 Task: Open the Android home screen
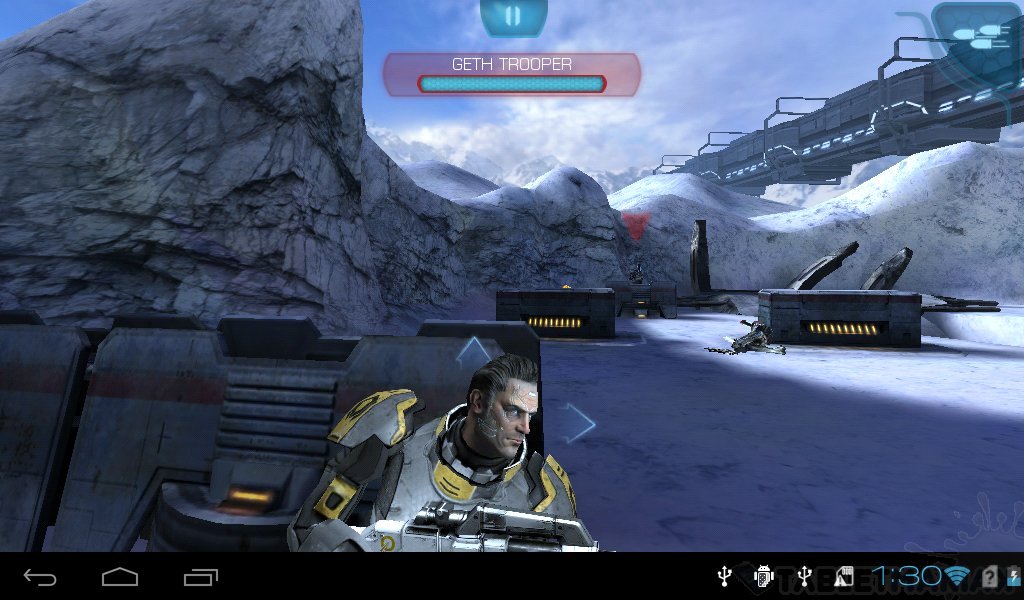pyautogui.click(x=119, y=577)
